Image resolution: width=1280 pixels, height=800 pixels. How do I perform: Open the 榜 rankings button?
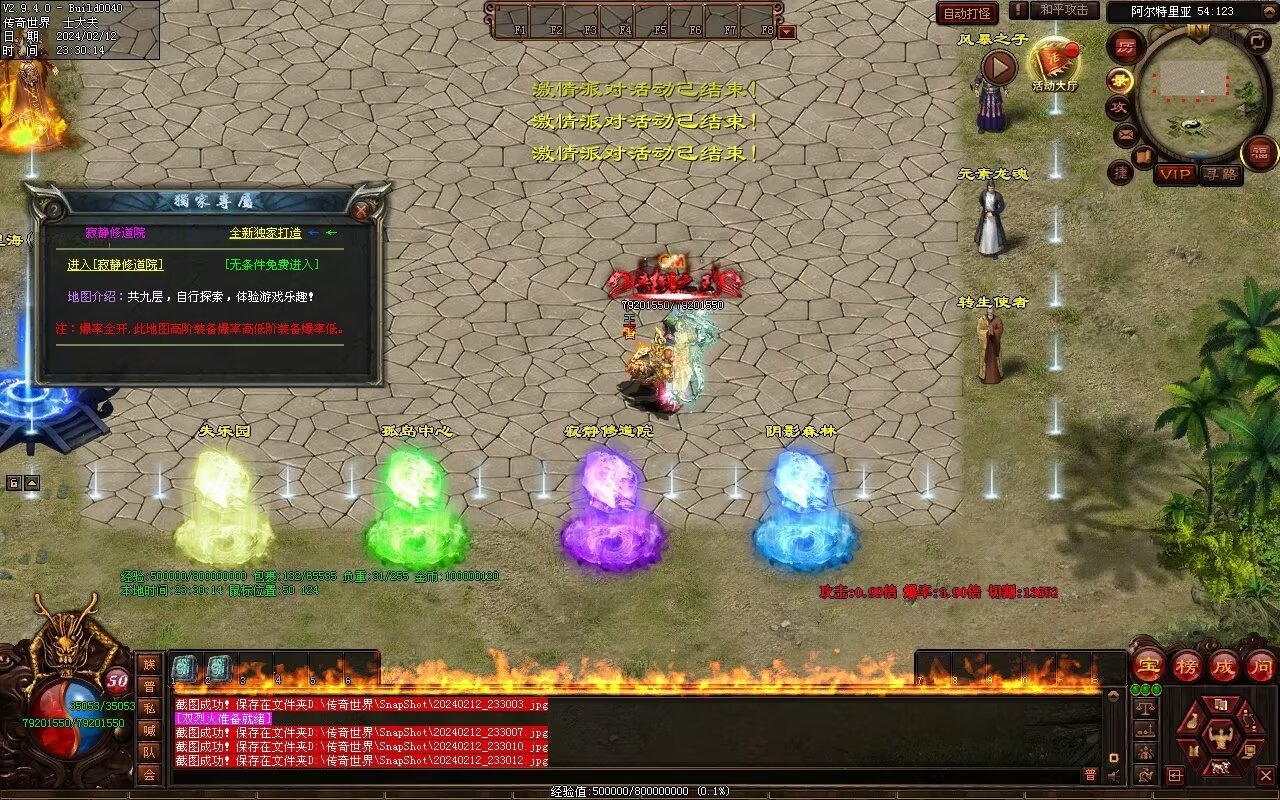coord(1187,665)
